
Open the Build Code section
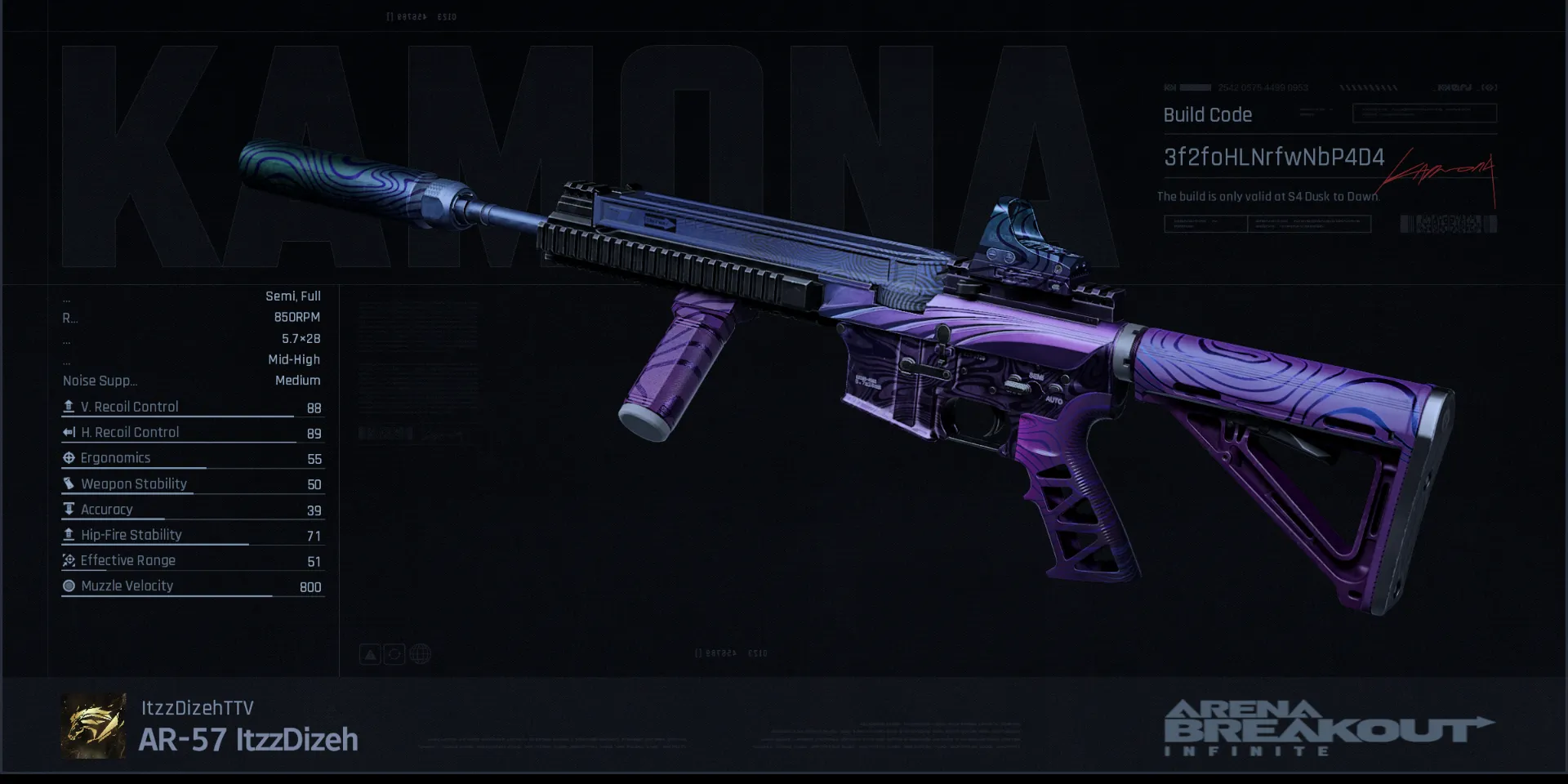(1207, 115)
